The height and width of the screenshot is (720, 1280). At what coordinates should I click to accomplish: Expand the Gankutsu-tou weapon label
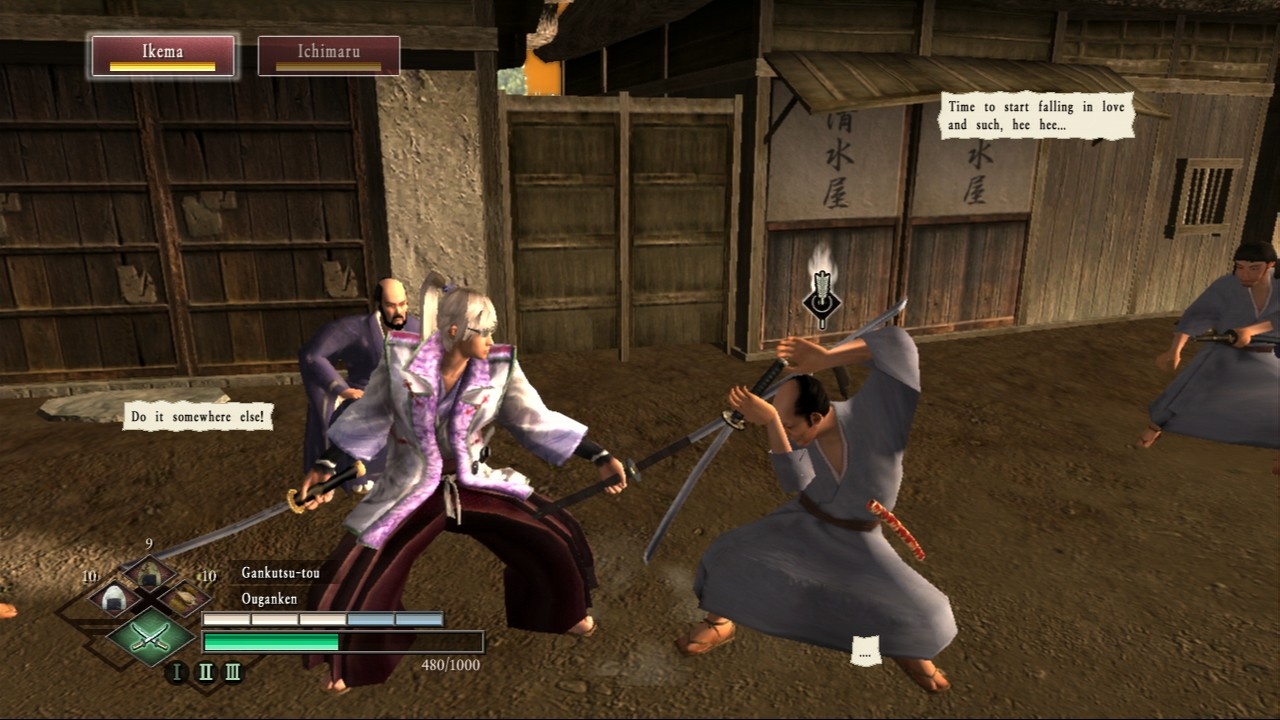(x=283, y=573)
